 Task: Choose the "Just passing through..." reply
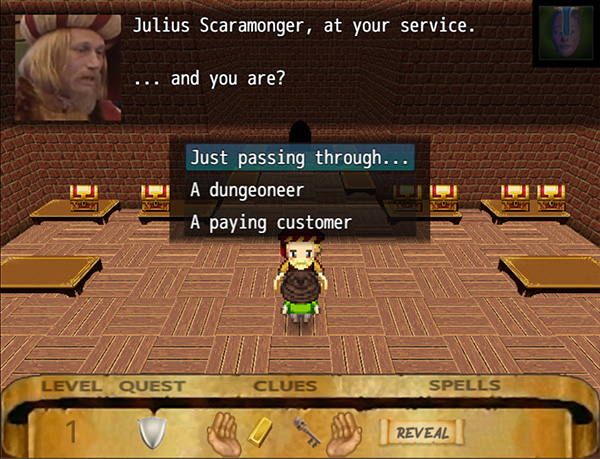pos(300,158)
